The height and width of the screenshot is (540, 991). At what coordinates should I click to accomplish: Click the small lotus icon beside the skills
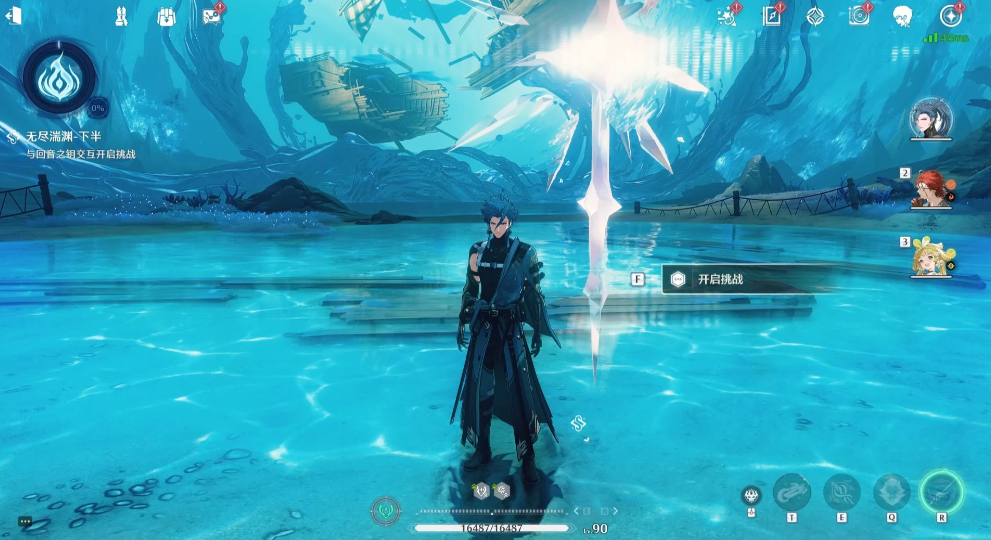pos(750,495)
